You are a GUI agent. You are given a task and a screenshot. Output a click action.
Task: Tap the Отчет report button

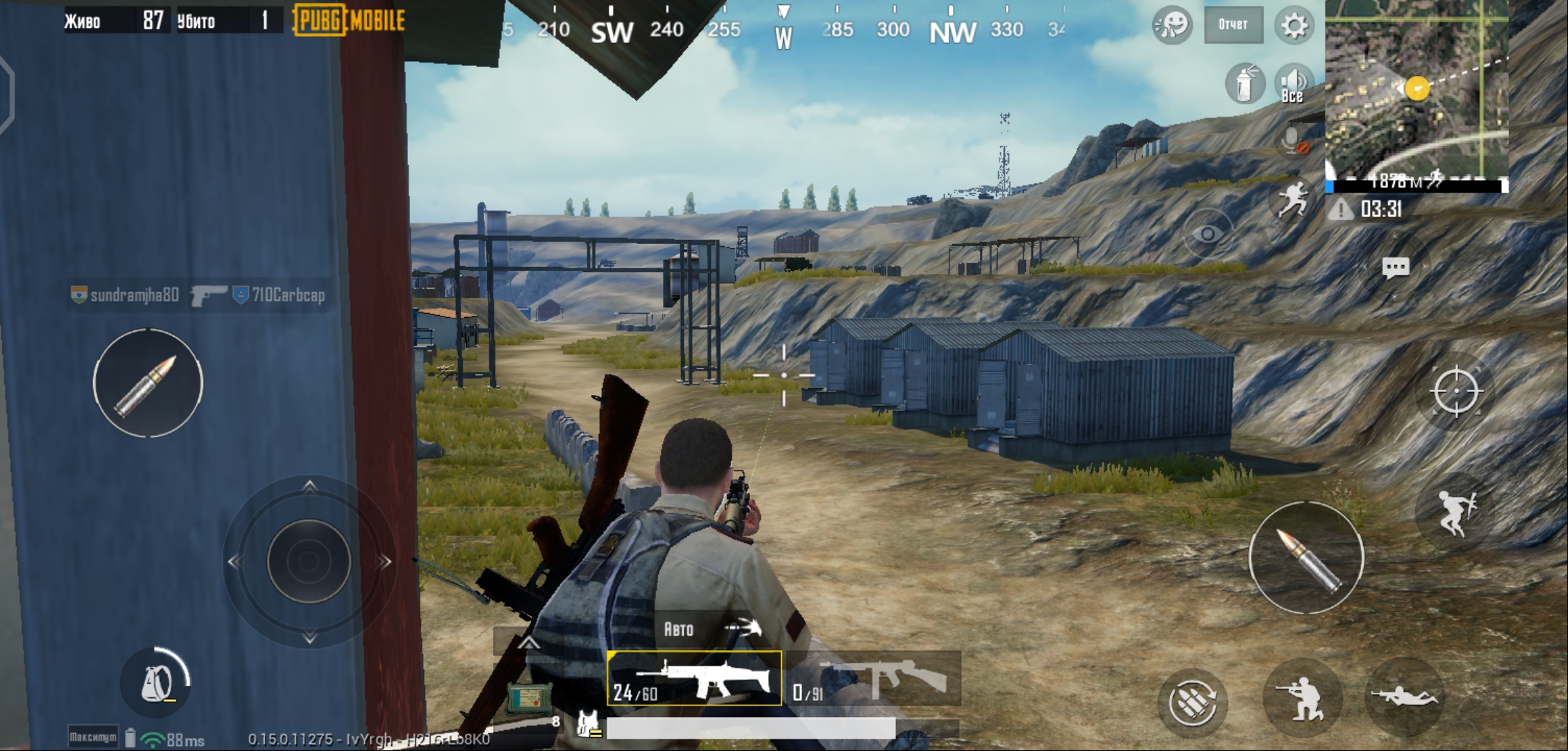[x=1233, y=25]
